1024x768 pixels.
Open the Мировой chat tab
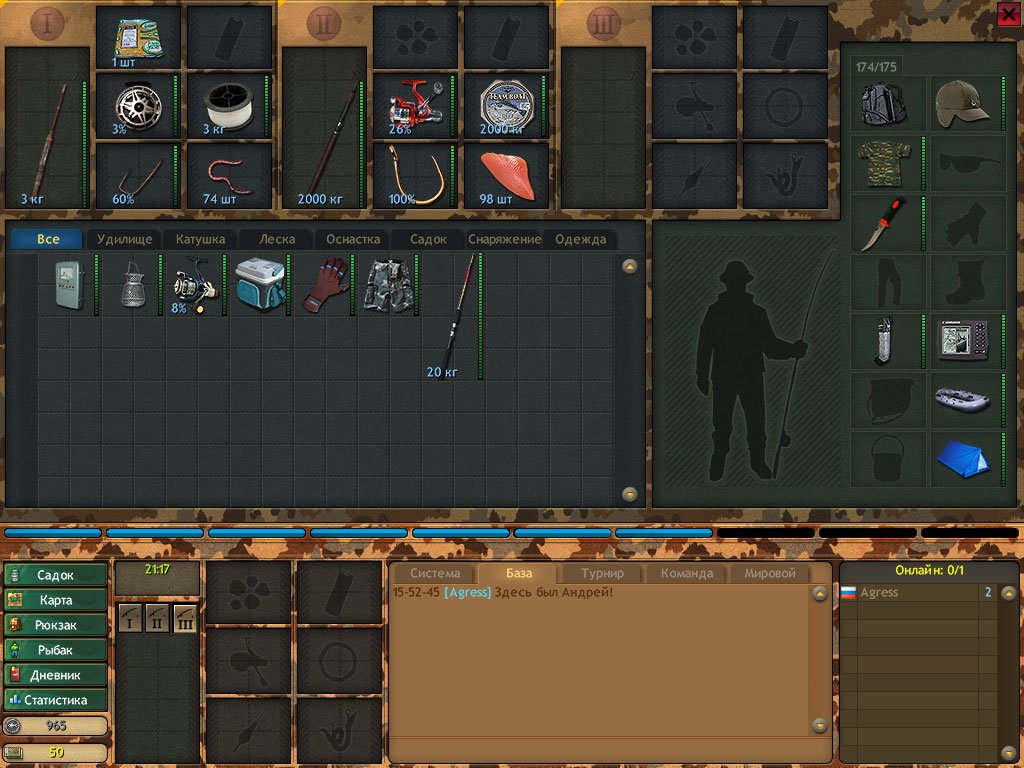pyautogui.click(x=770, y=574)
